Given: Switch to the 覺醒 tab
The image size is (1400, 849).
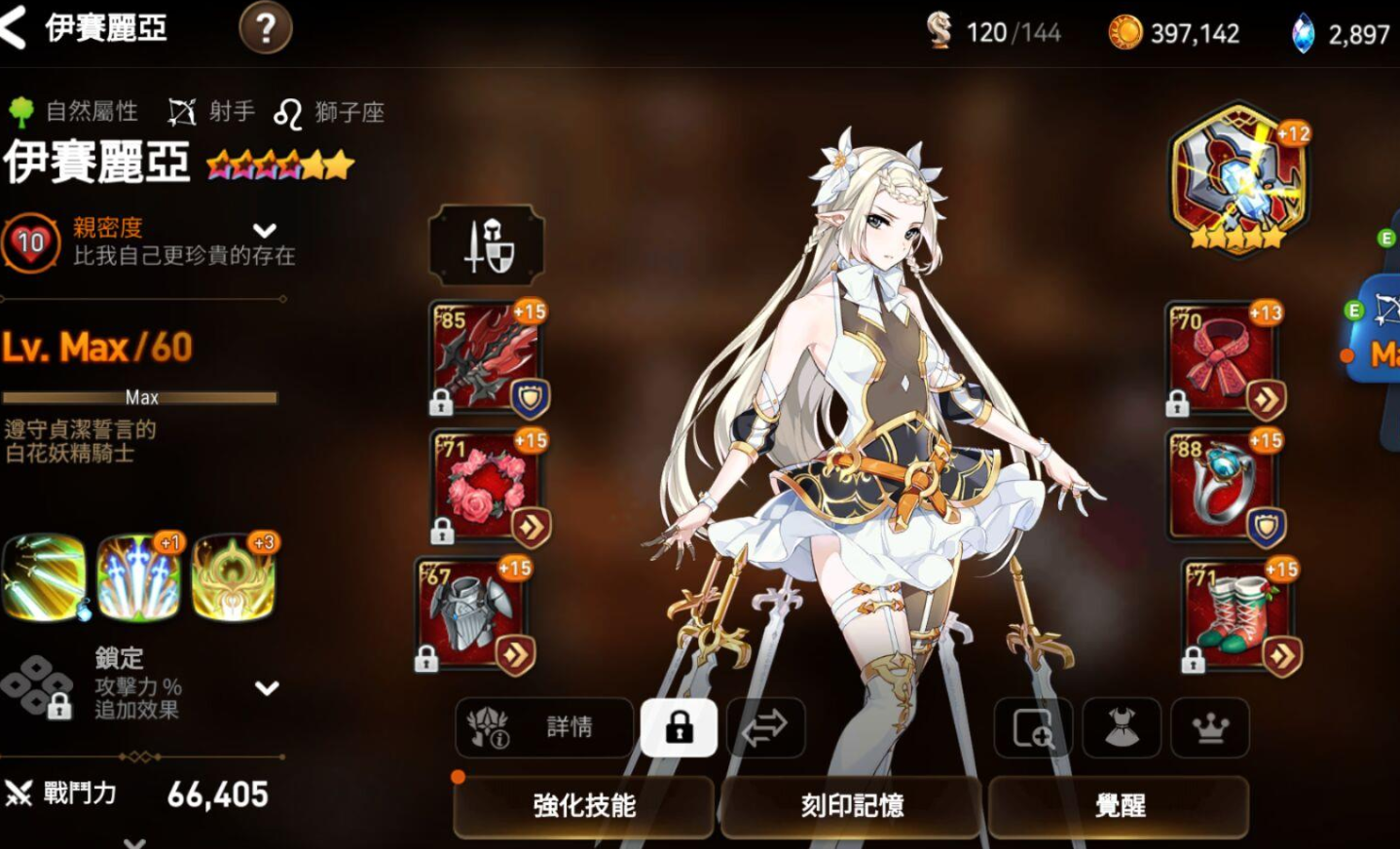Looking at the screenshot, I should pyautogui.click(x=1118, y=806).
